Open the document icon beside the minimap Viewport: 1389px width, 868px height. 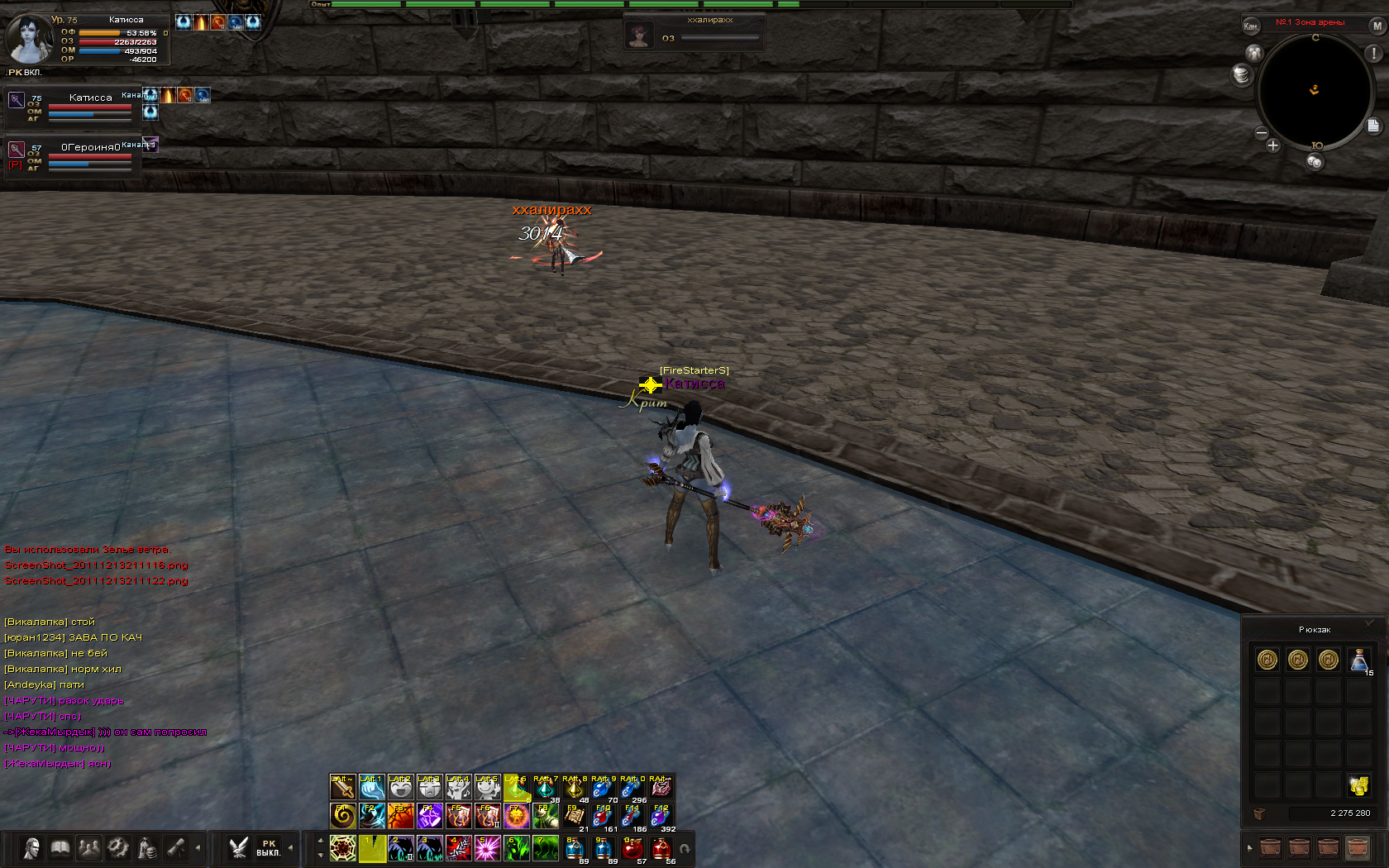1372,126
